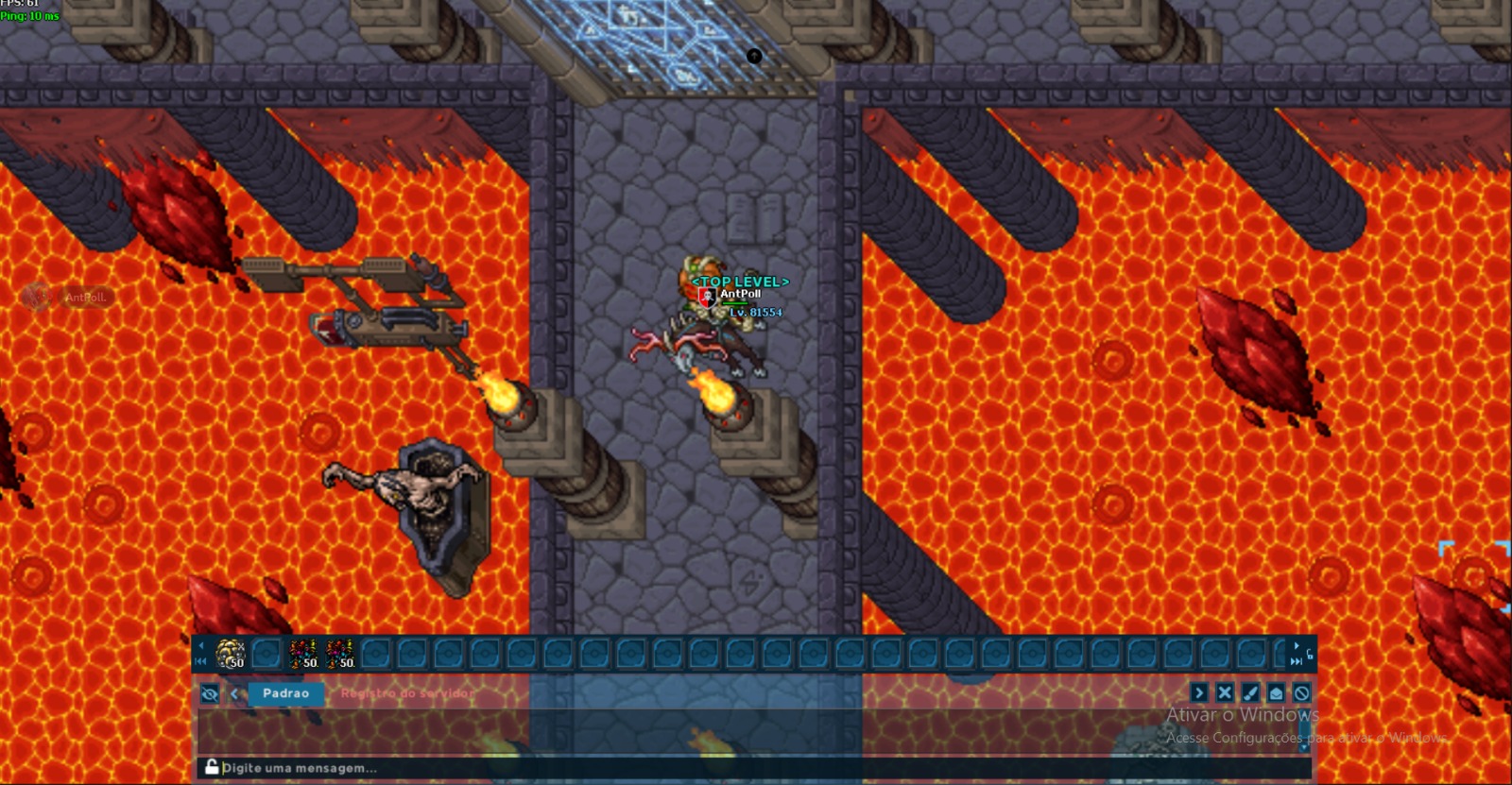Image resolution: width=1512 pixels, height=785 pixels.
Task: Close the current chat tab with X
Action: 1225,693
